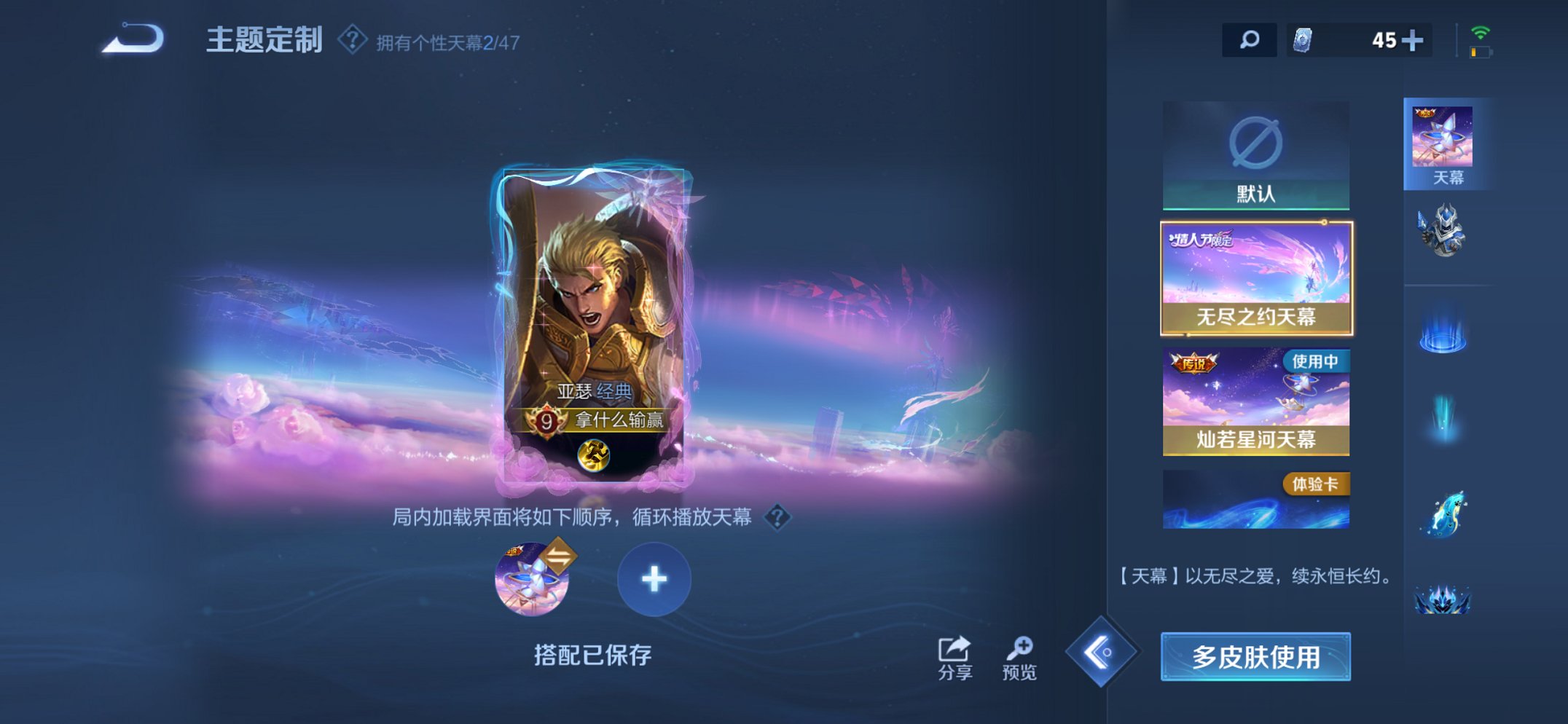Select the 体验卡 trial canopy thumbnail
The height and width of the screenshot is (724, 1568).
[x=1256, y=499]
